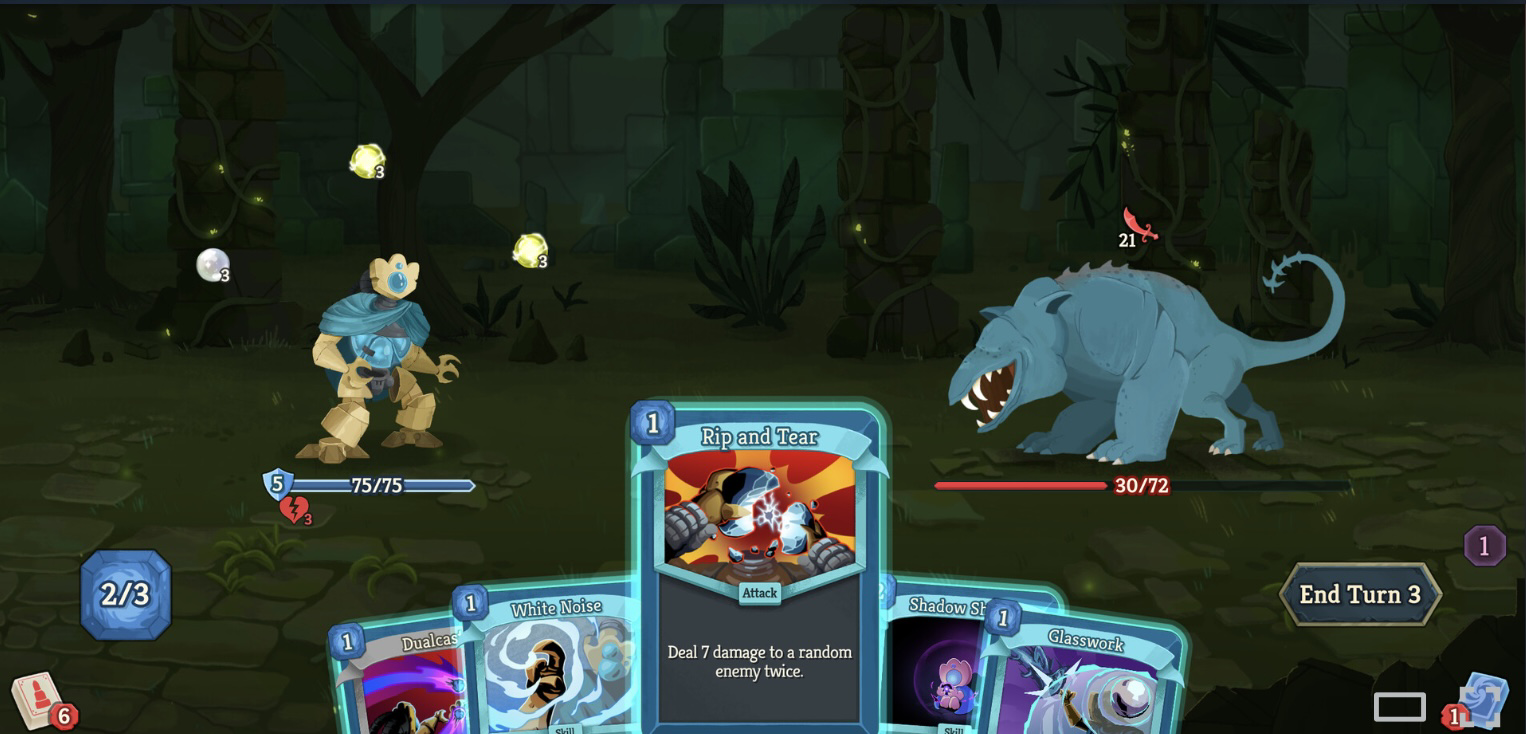Image resolution: width=1526 pixels, height=734 pixels.
Task: End Turn 3
Action: click(1359, 594)
